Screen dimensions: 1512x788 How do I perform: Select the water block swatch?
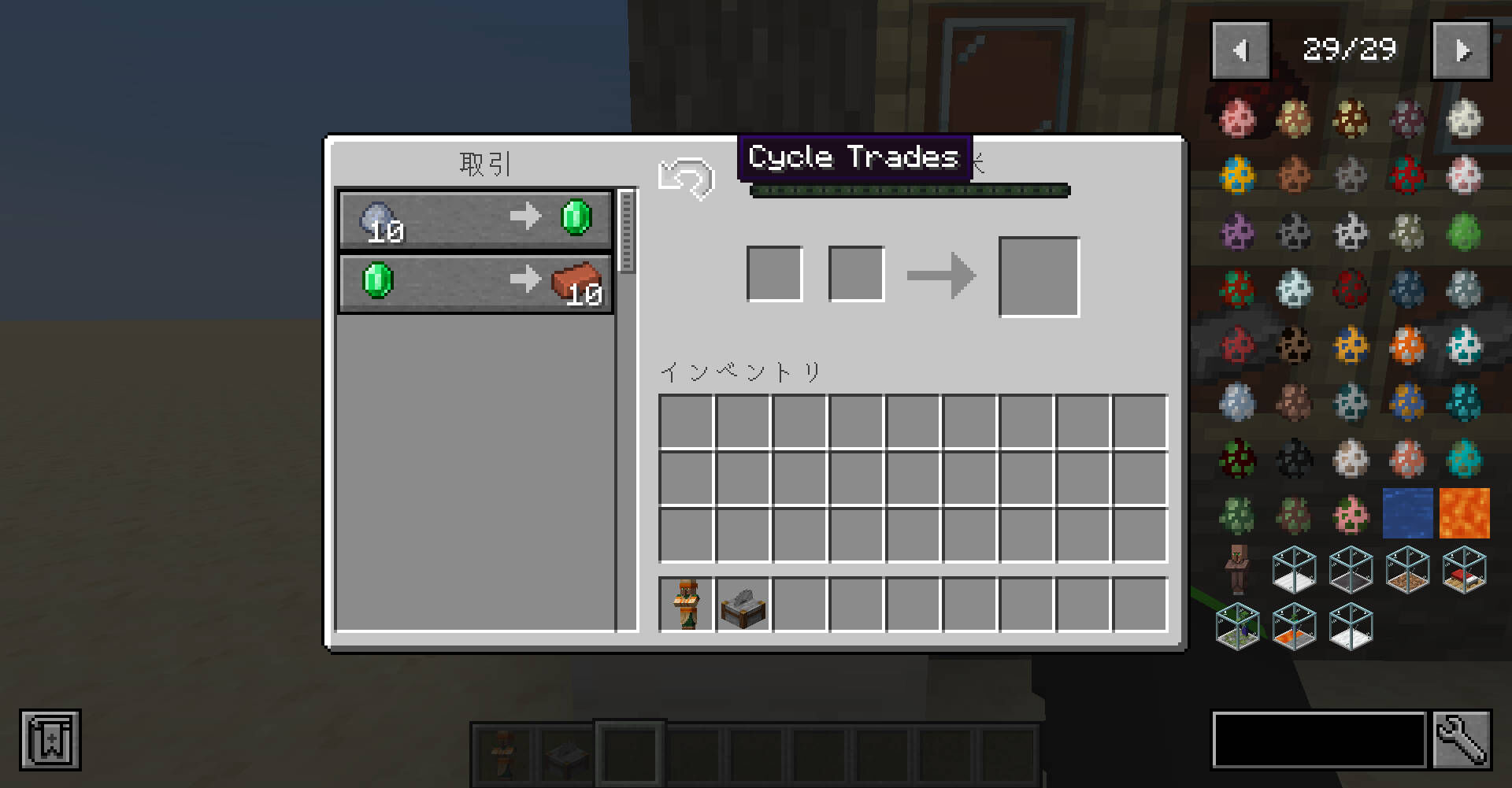coord(1408,513)
